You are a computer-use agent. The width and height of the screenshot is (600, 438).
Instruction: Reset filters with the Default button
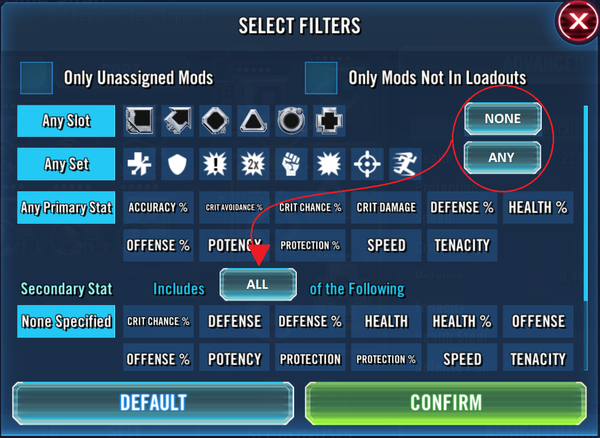point(152,403)
